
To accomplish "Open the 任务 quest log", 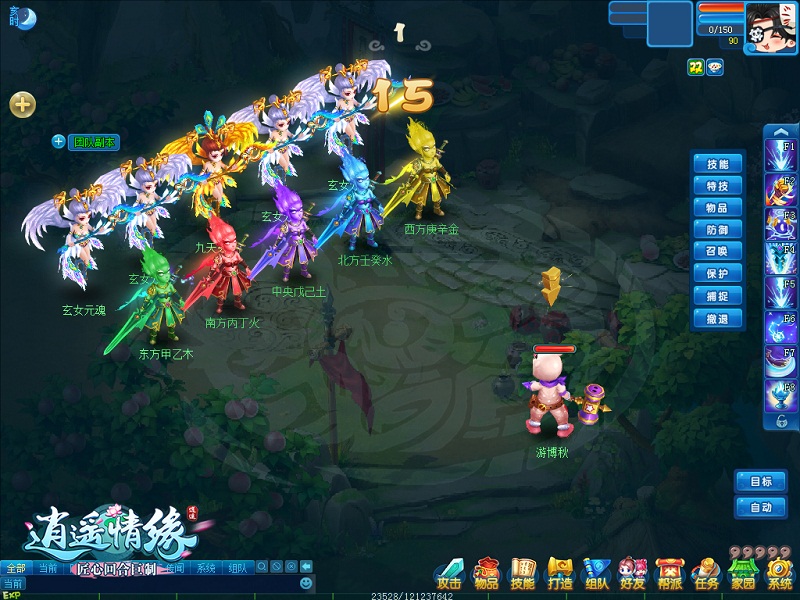I will pos(706,574).
